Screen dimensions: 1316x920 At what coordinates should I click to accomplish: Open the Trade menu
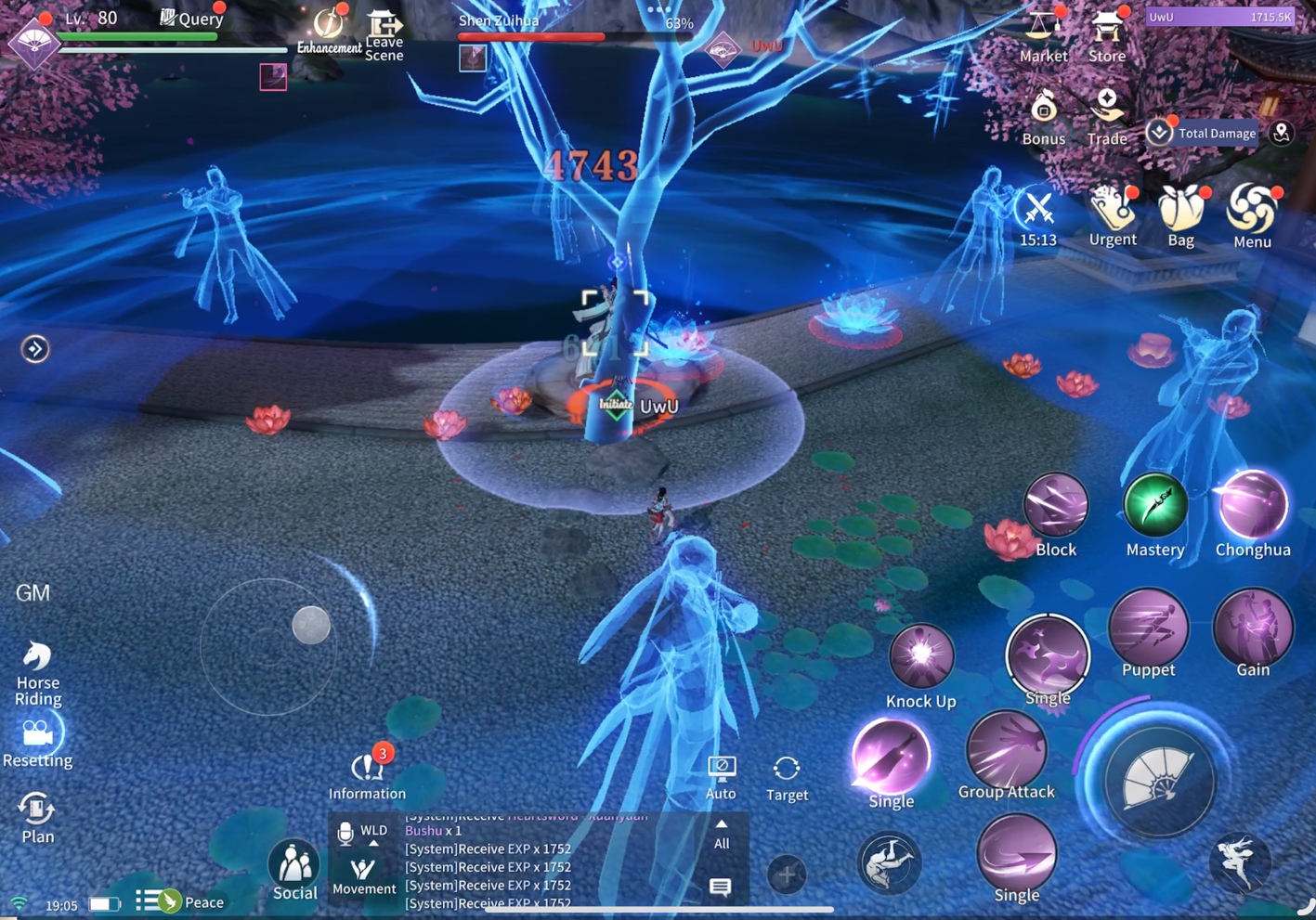[x=1106, y=115]
